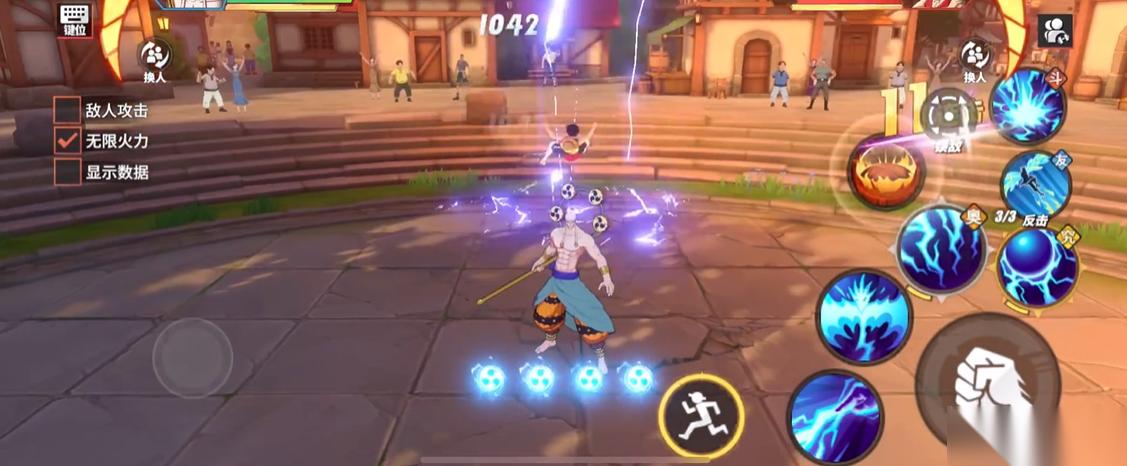Use the 究 blue thunder orb skill
1127x466 pixels.
tap(1037, 265)
